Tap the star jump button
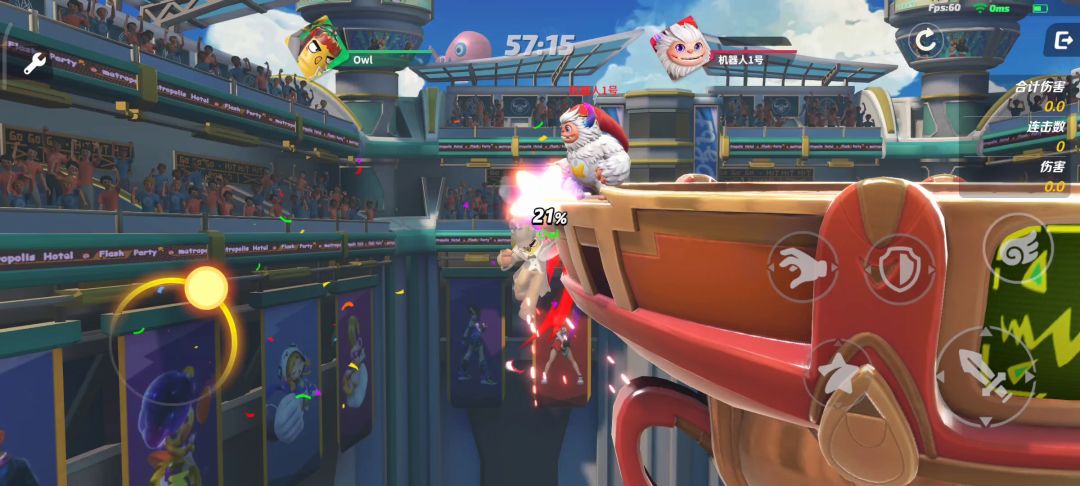The width and height of the screenshot is (1080, 486). click(x=838, y=371)
